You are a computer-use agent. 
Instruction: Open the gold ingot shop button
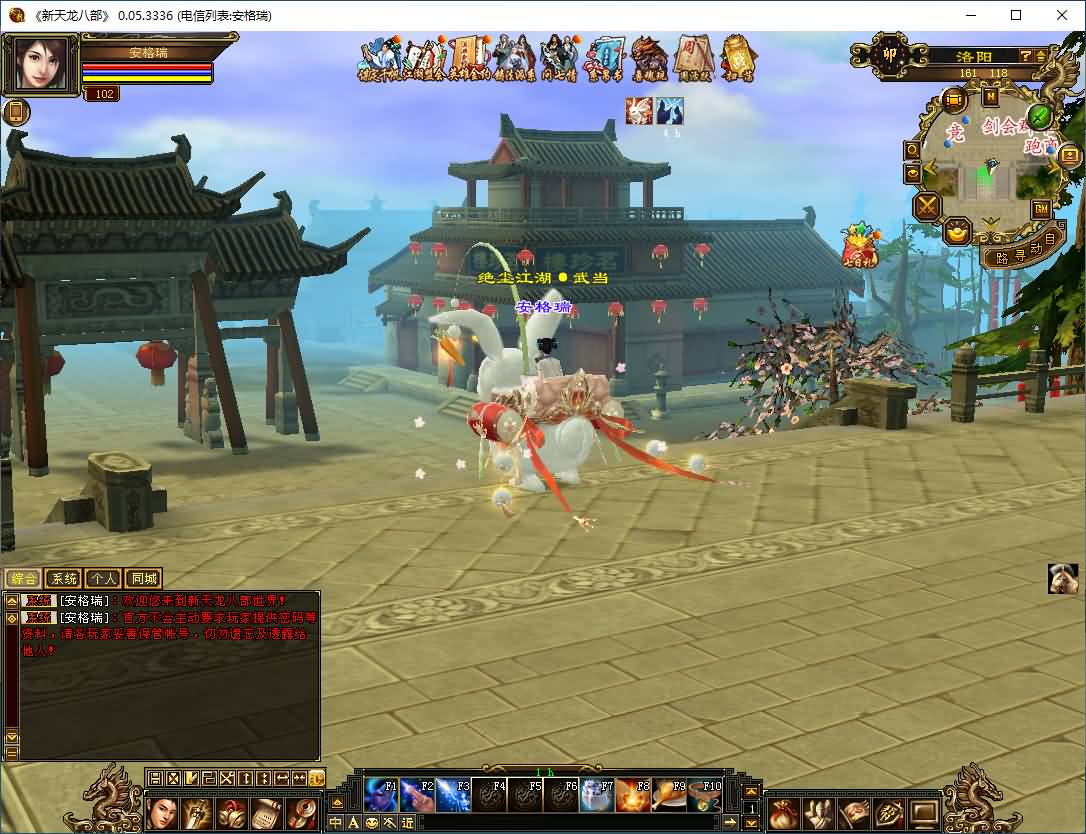pyautogui.click(x=957, y=233)
